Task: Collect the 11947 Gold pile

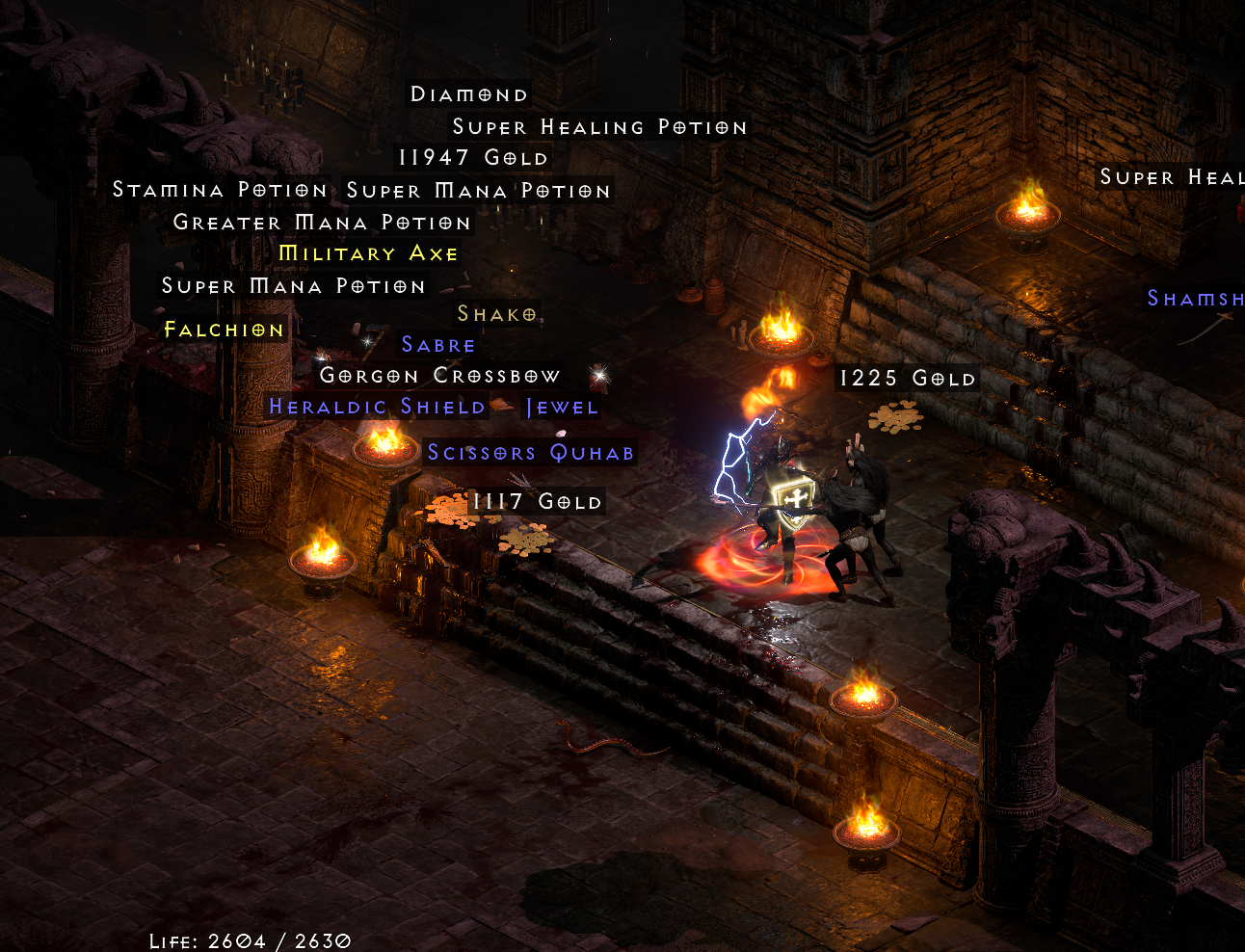Action: tap(473, 157)
